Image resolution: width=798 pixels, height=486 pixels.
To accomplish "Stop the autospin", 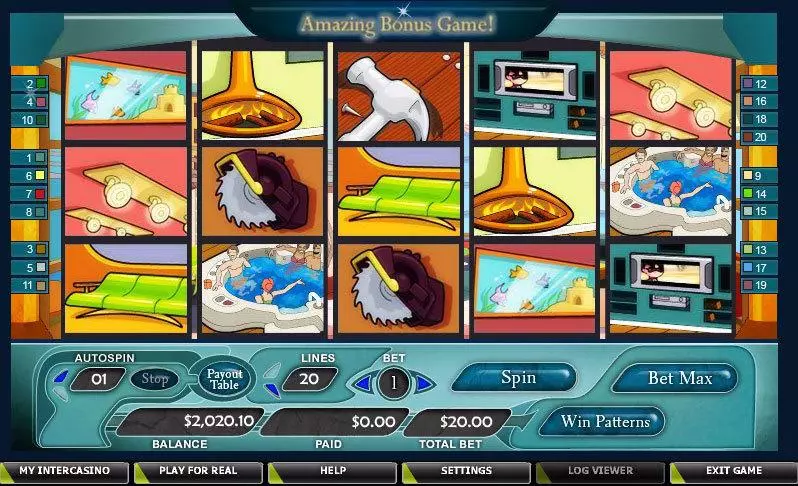I will tap(154, 379).
